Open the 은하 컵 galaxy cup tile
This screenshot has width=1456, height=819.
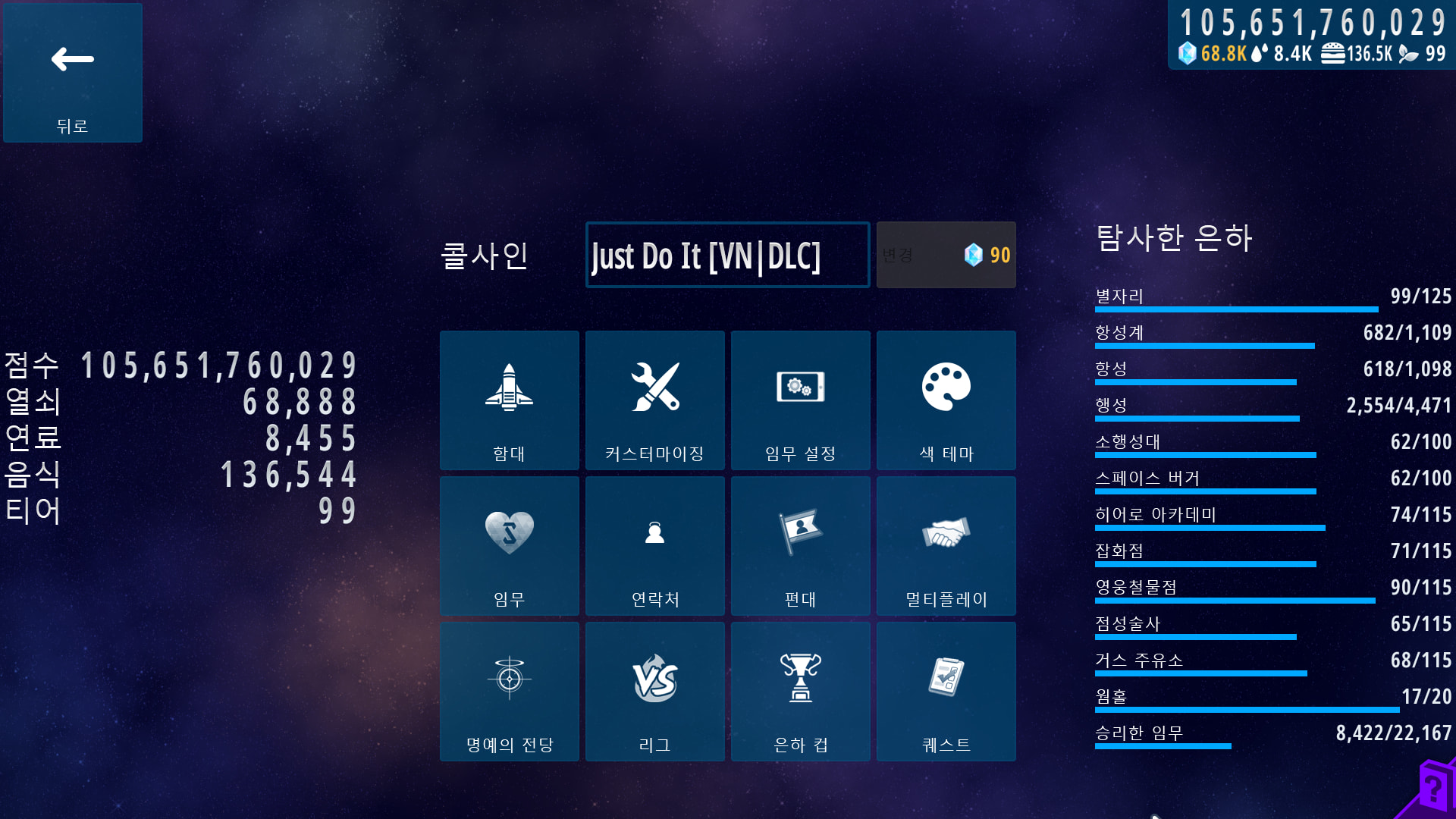[x=800, y=692]
